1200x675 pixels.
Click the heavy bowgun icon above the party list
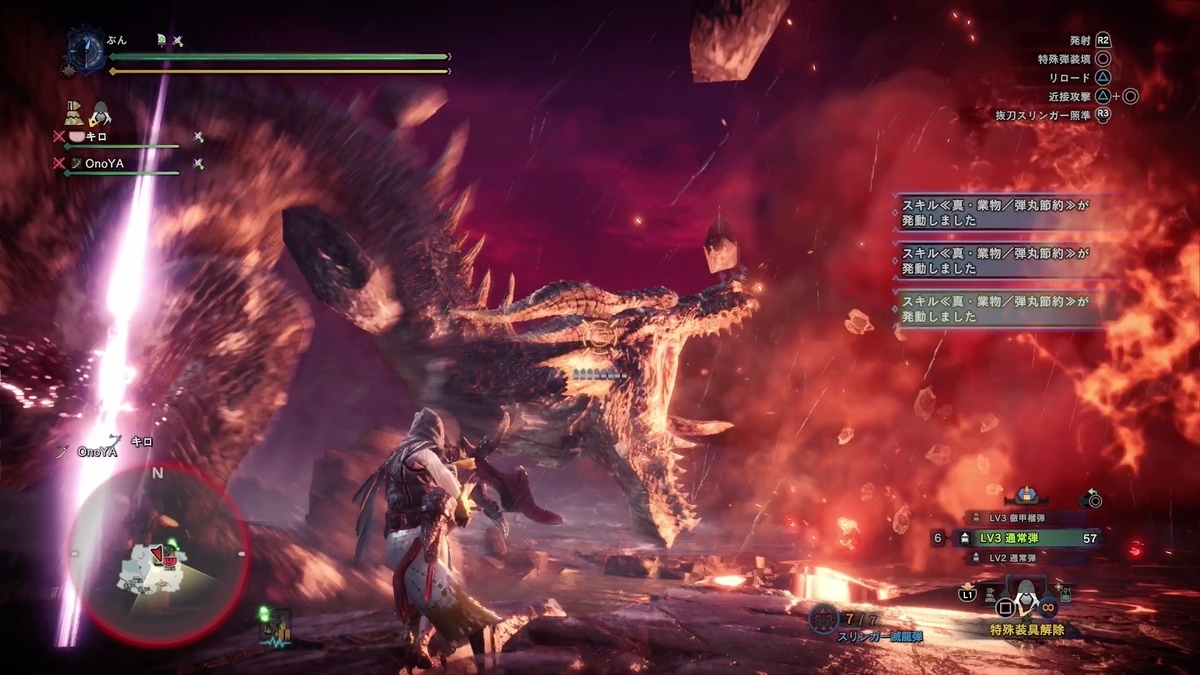point(74,112)
